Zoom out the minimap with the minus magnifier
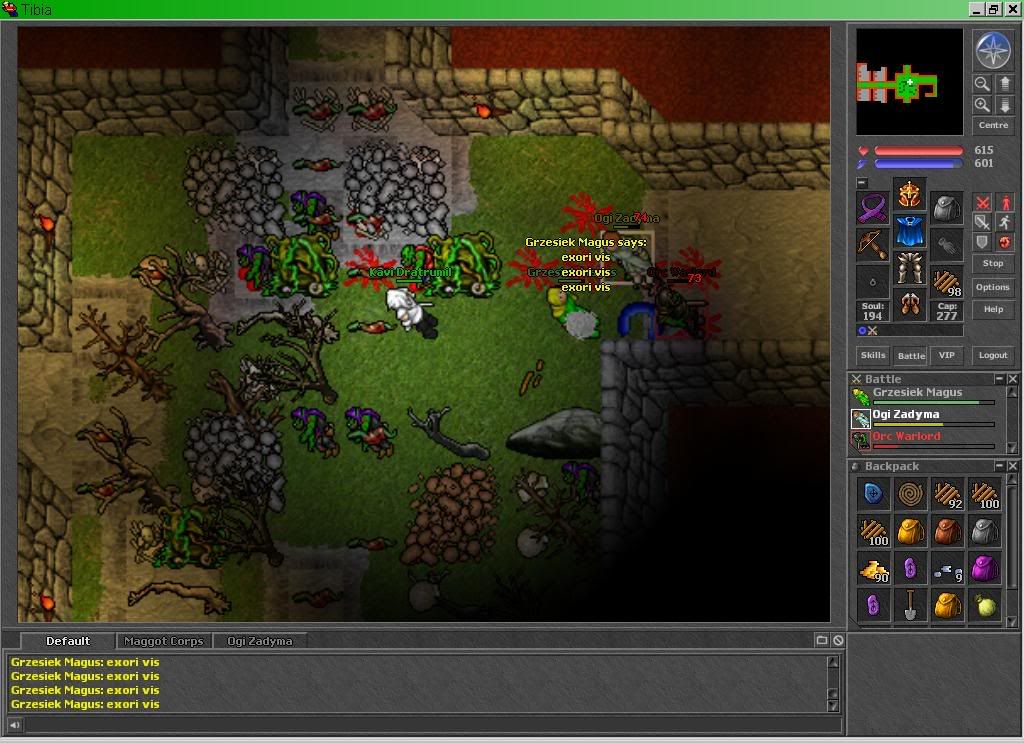1024x743 pixels. 982,85
